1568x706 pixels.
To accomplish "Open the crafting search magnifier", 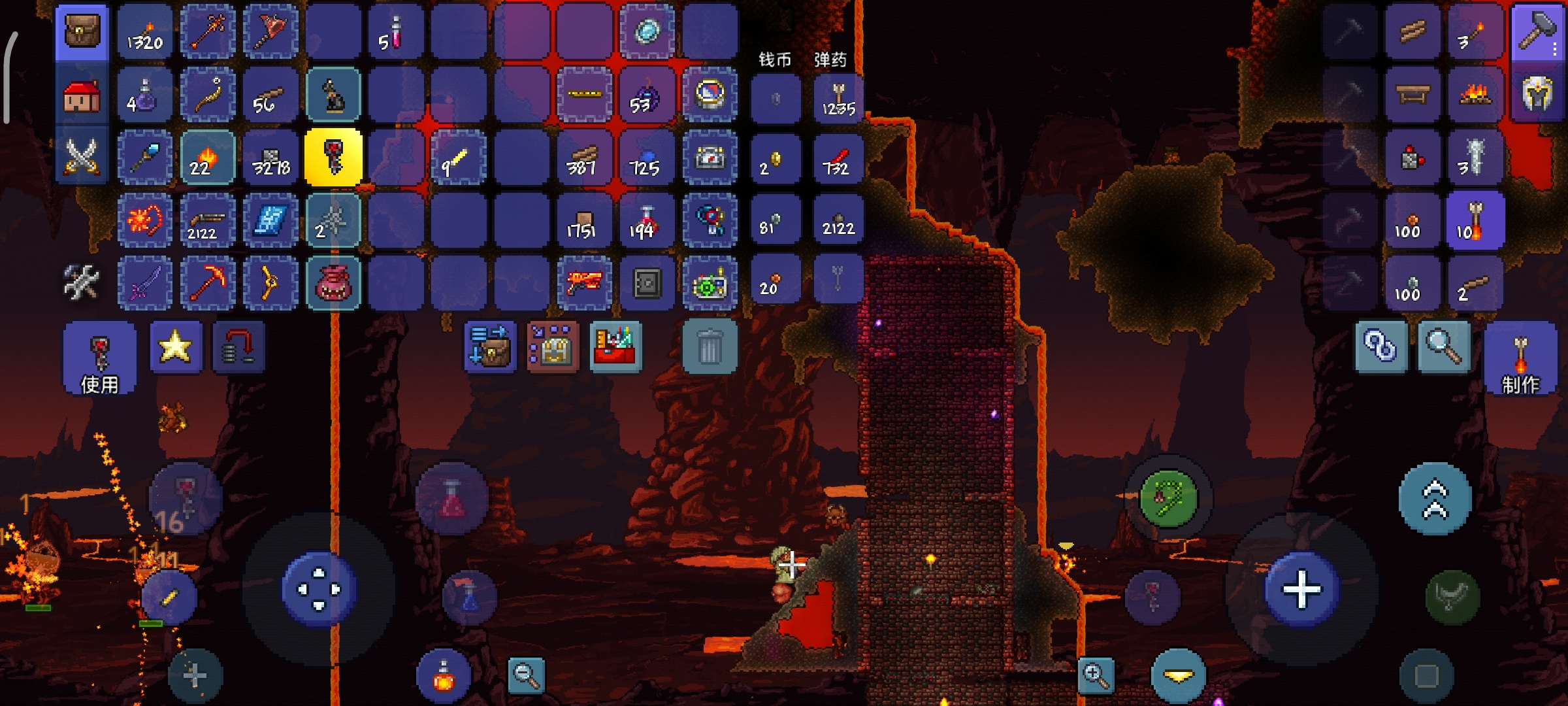I will click(1444, 346).
